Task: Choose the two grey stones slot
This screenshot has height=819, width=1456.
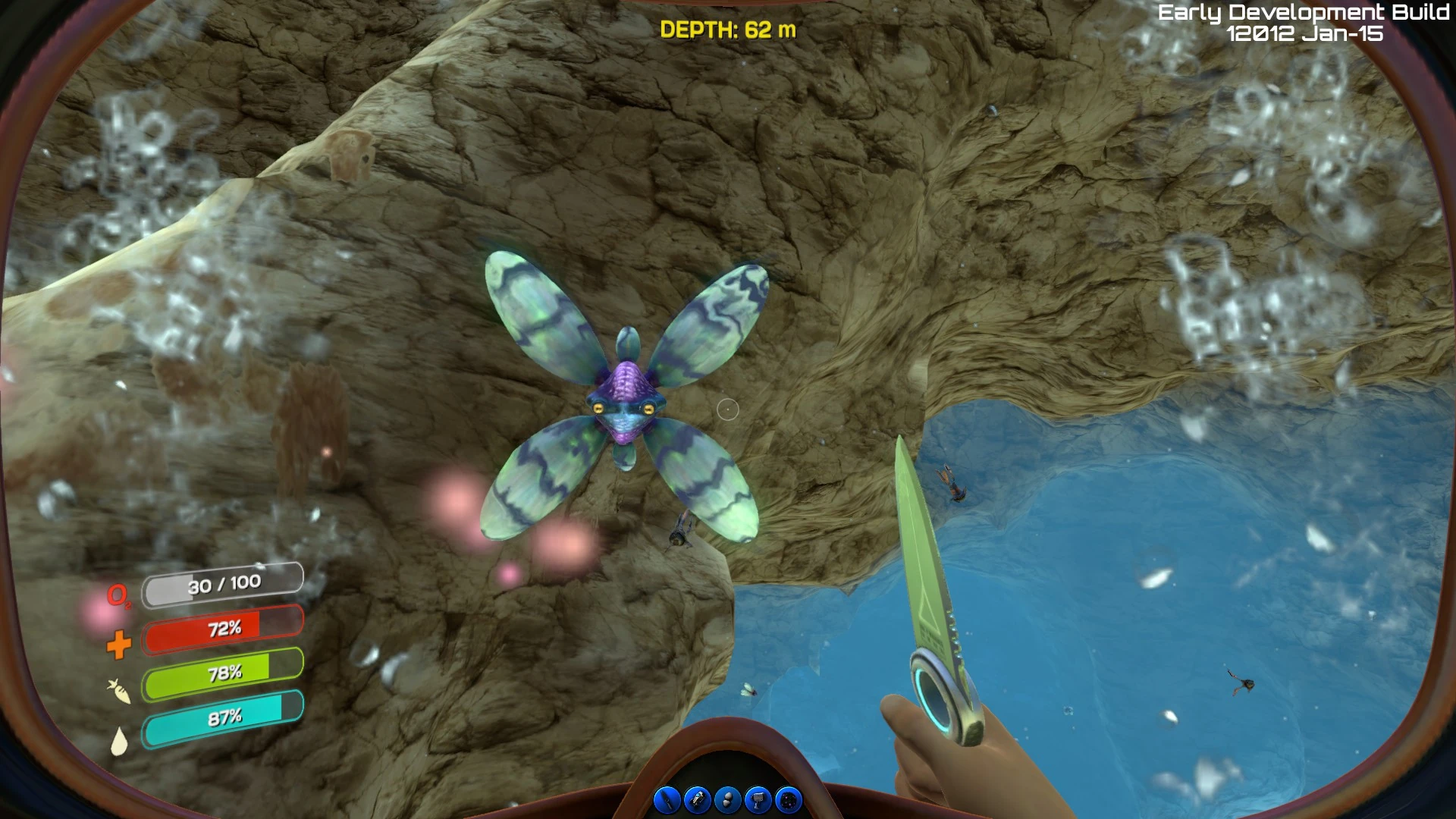Action: tap(728, 800)
